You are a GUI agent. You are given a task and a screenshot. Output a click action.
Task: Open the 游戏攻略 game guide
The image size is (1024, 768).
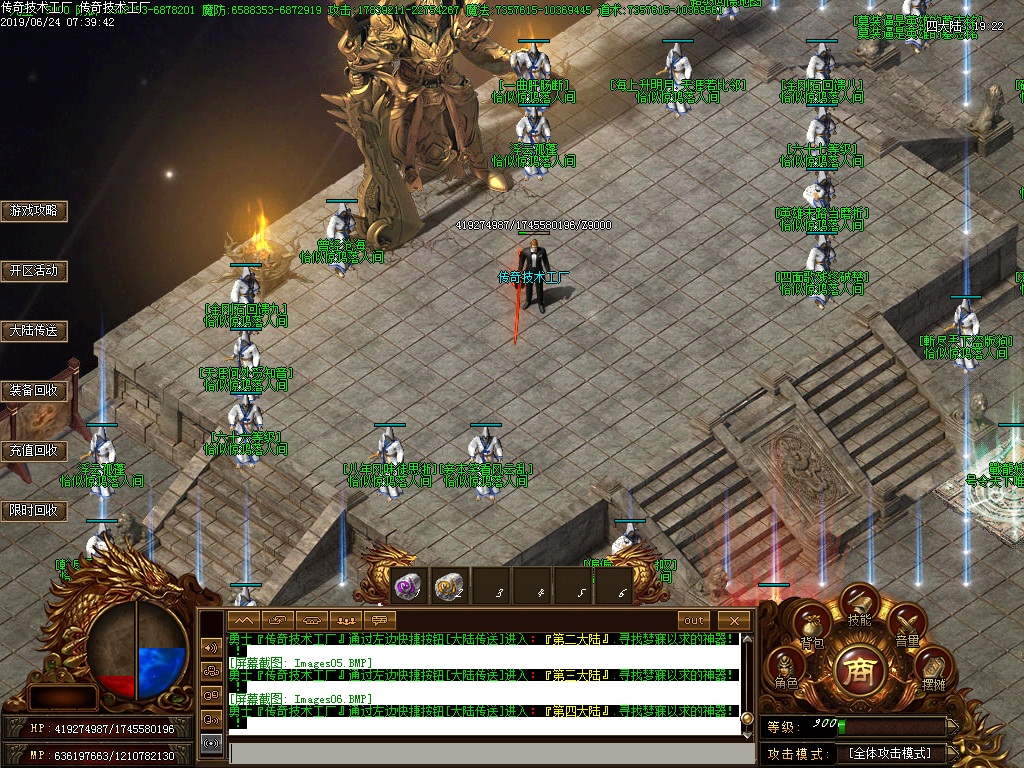(34, 211)
